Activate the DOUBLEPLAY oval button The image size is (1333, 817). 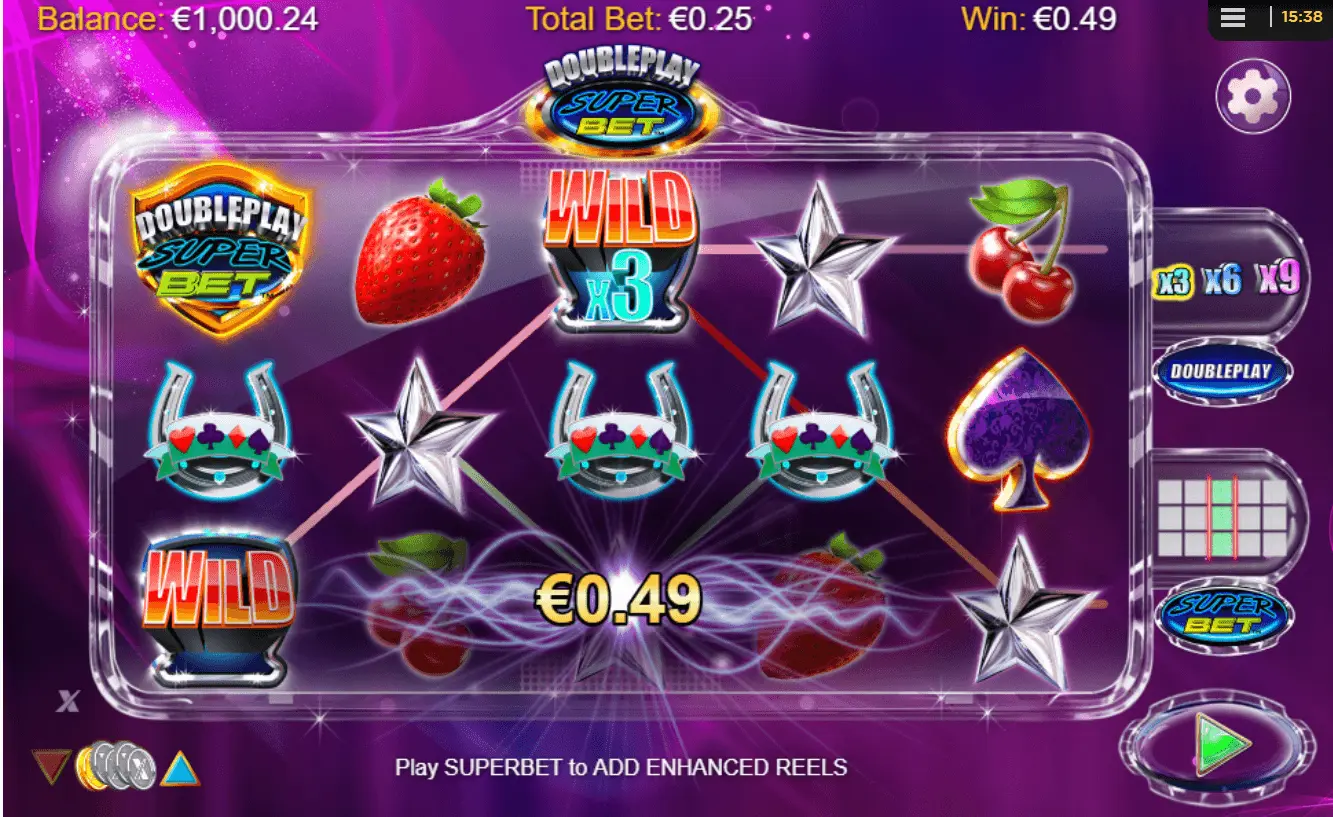[1221, 372]
